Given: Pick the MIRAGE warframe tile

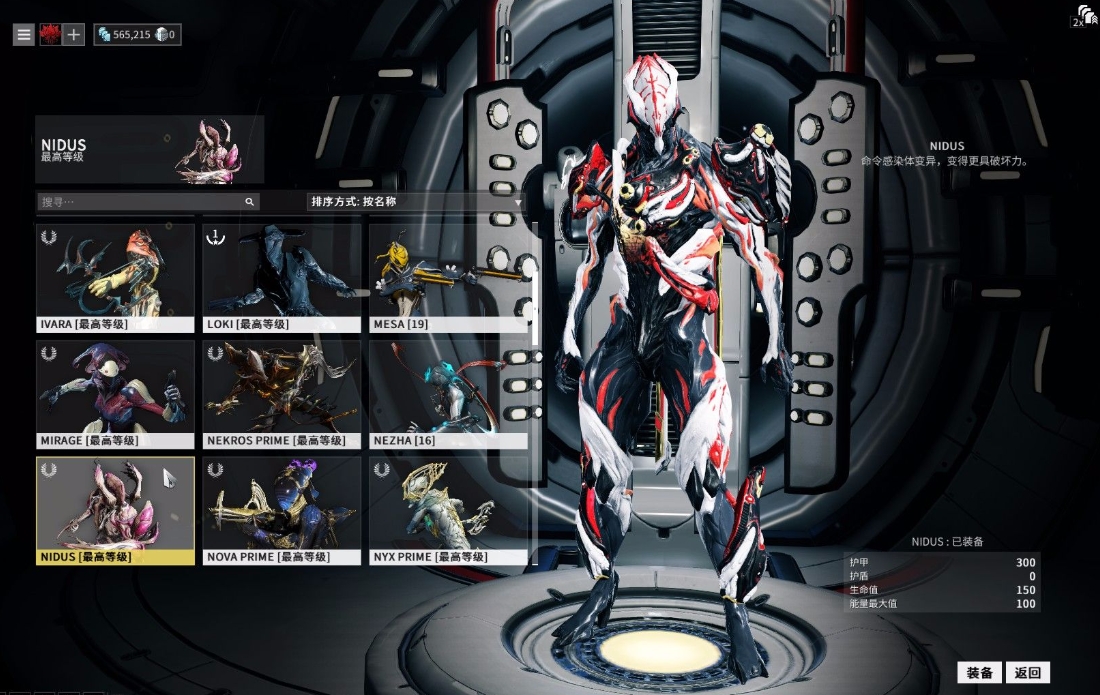Looking at the screenshot, I should [x=115, y=393].
